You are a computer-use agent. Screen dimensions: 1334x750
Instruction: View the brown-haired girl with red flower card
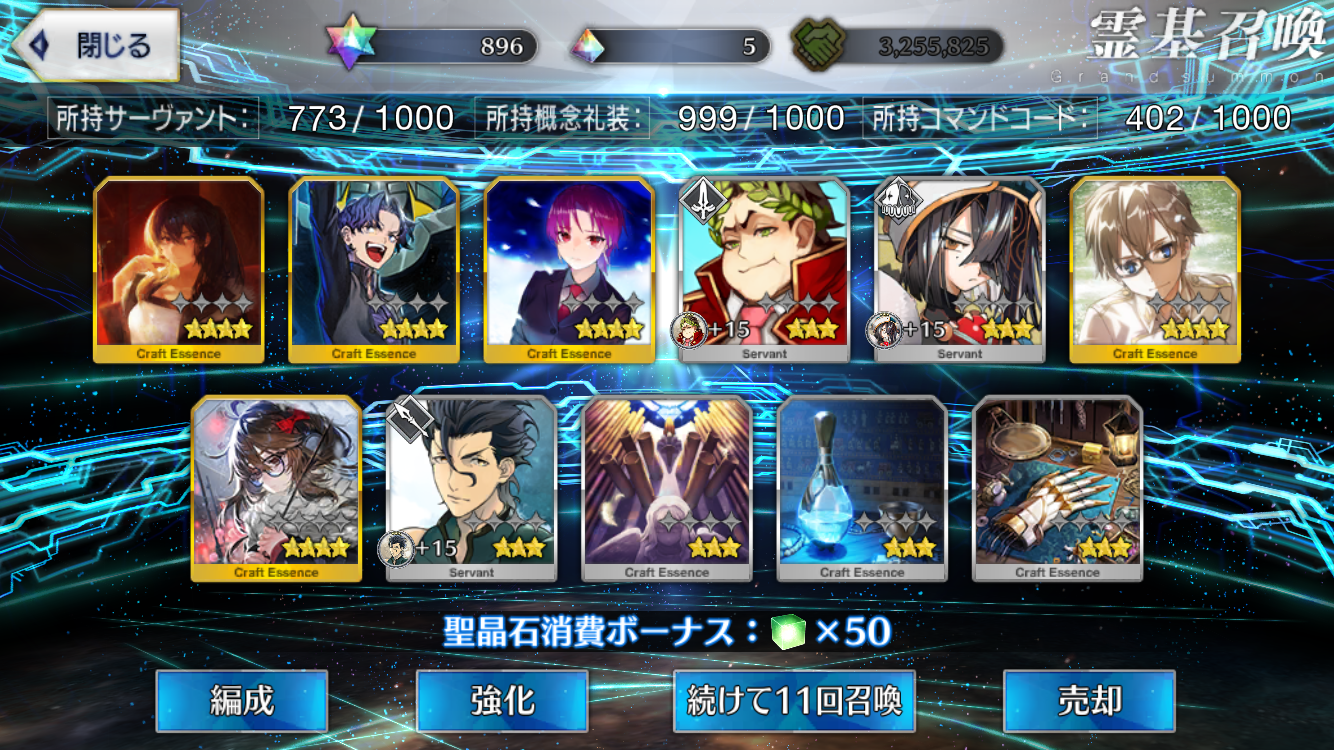click(276, 488)
